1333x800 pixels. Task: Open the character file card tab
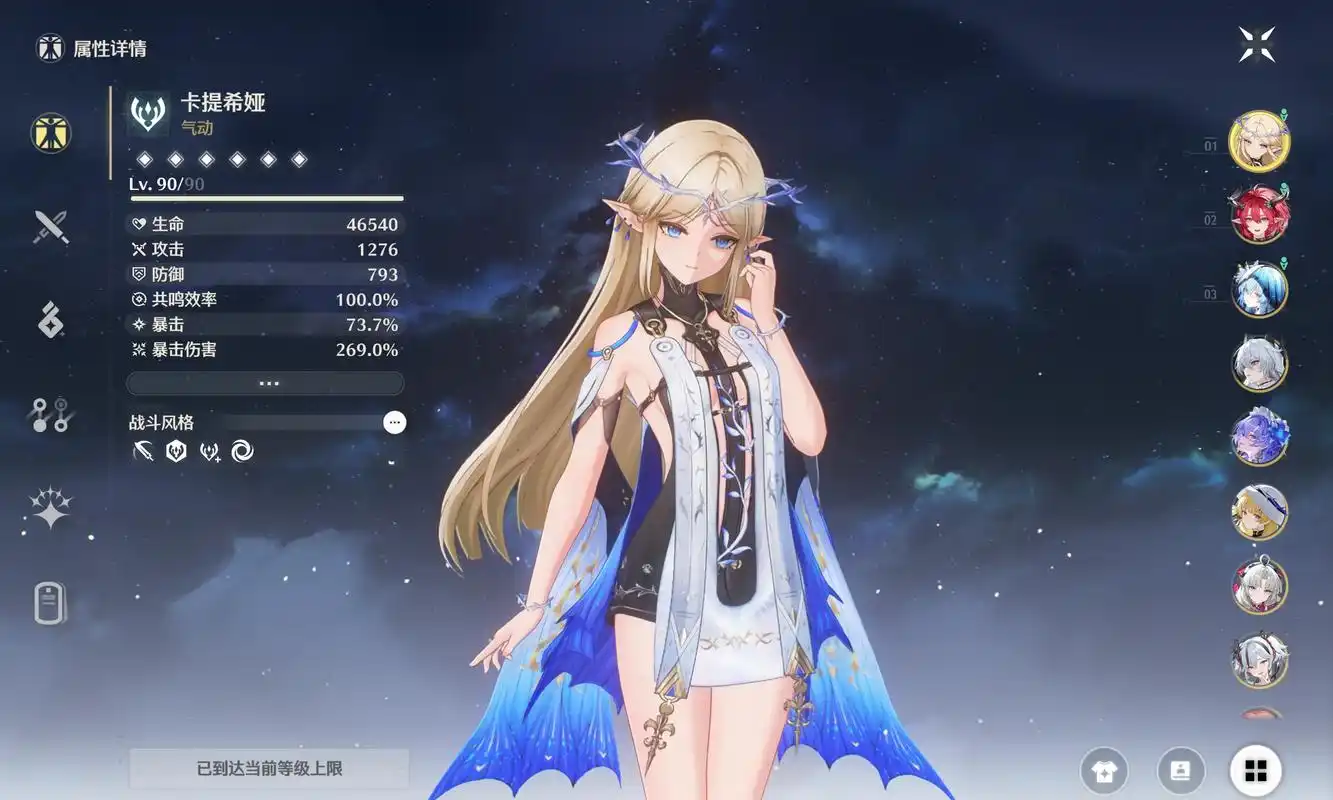point(50,603)
